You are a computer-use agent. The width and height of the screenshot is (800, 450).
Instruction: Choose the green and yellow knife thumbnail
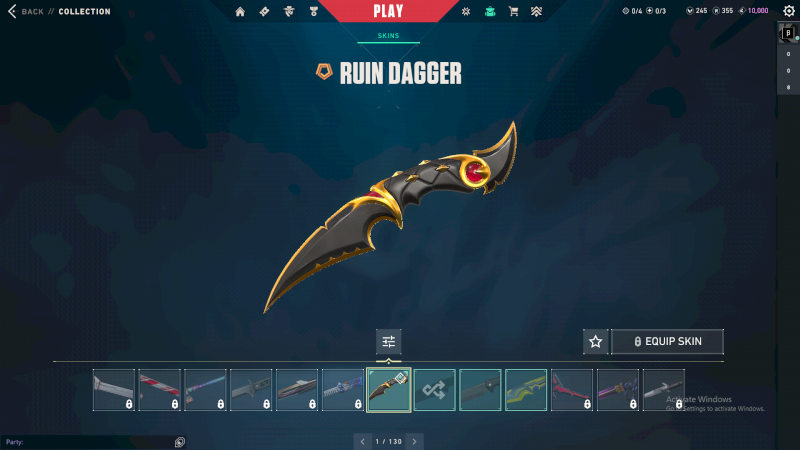pyautogui.click(x=526, y=390)
